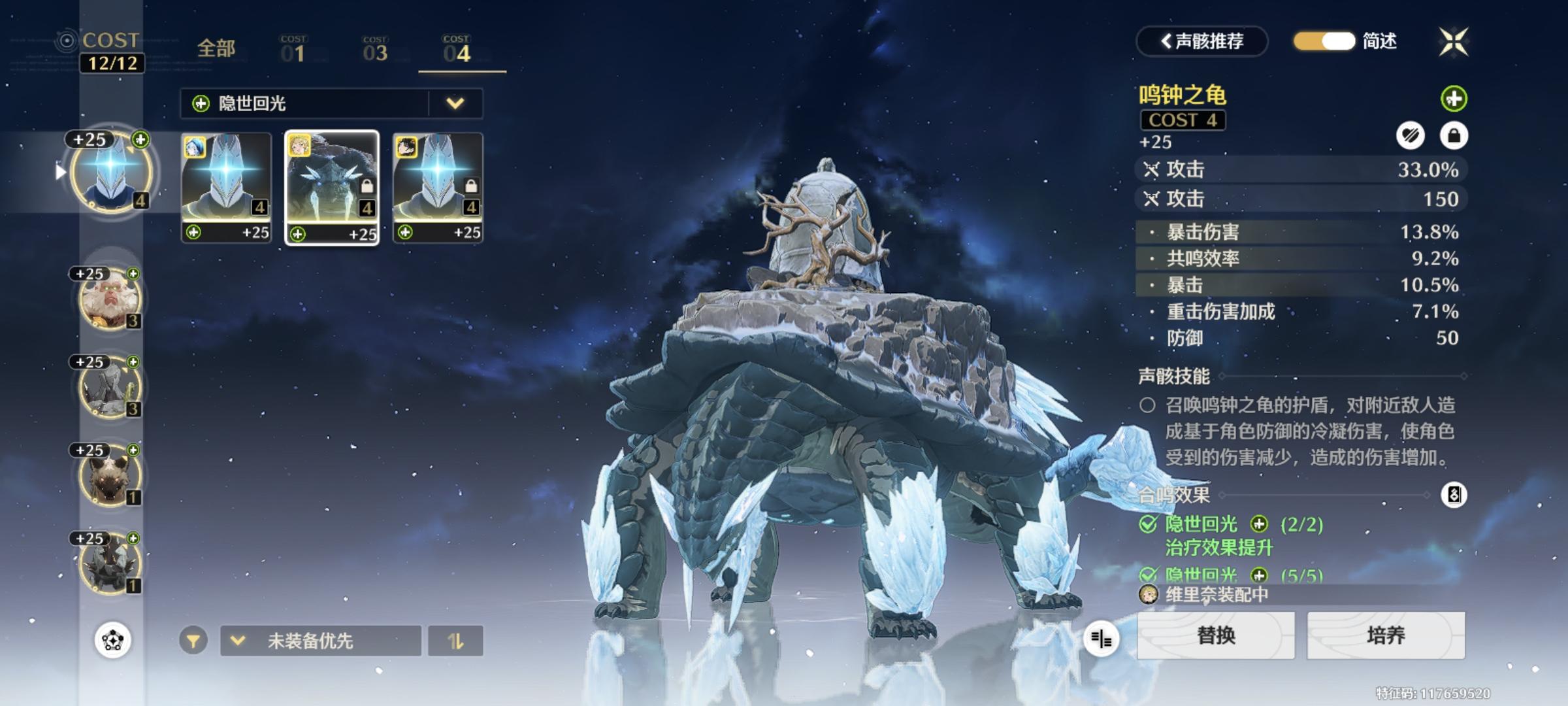Open the sonata effect details icon
Image resolution: width=1568 pixels, height=706 pixels.
coord(1454,495)
